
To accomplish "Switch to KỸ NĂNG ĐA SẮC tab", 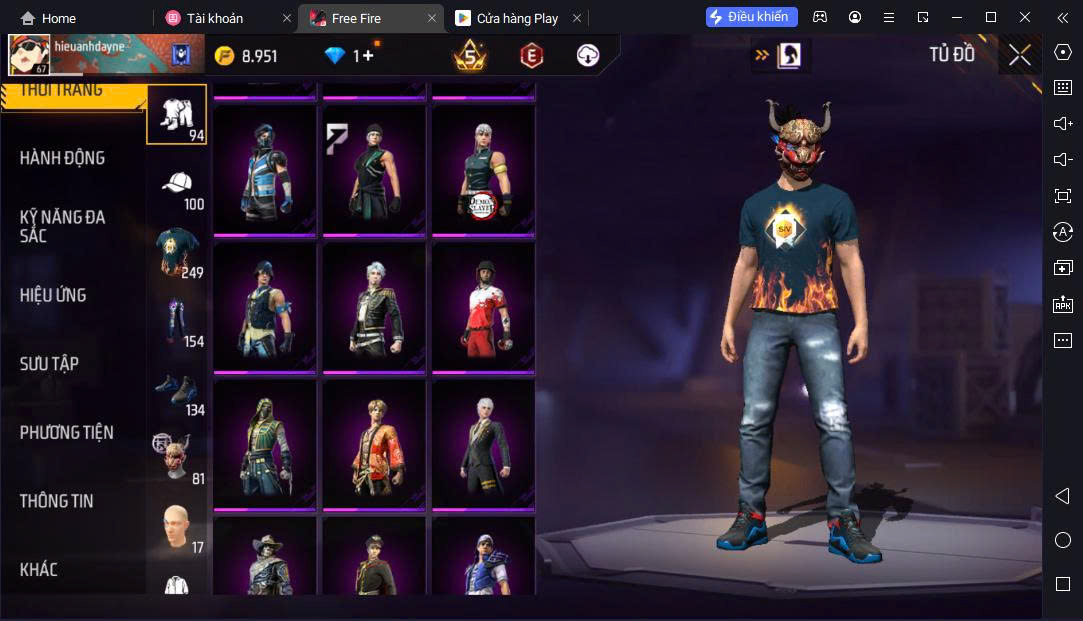I will pos(62,226).
